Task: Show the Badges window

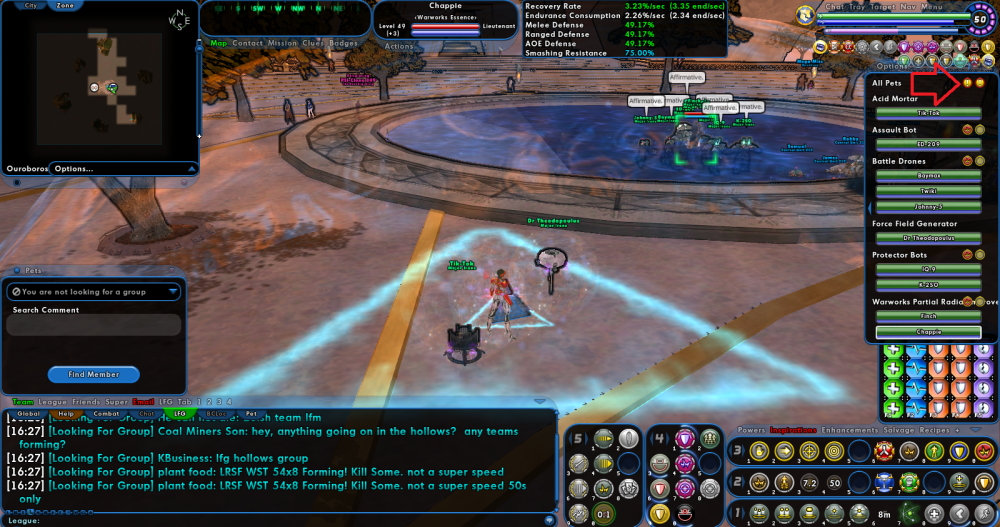Action: [x=344, y=43]
